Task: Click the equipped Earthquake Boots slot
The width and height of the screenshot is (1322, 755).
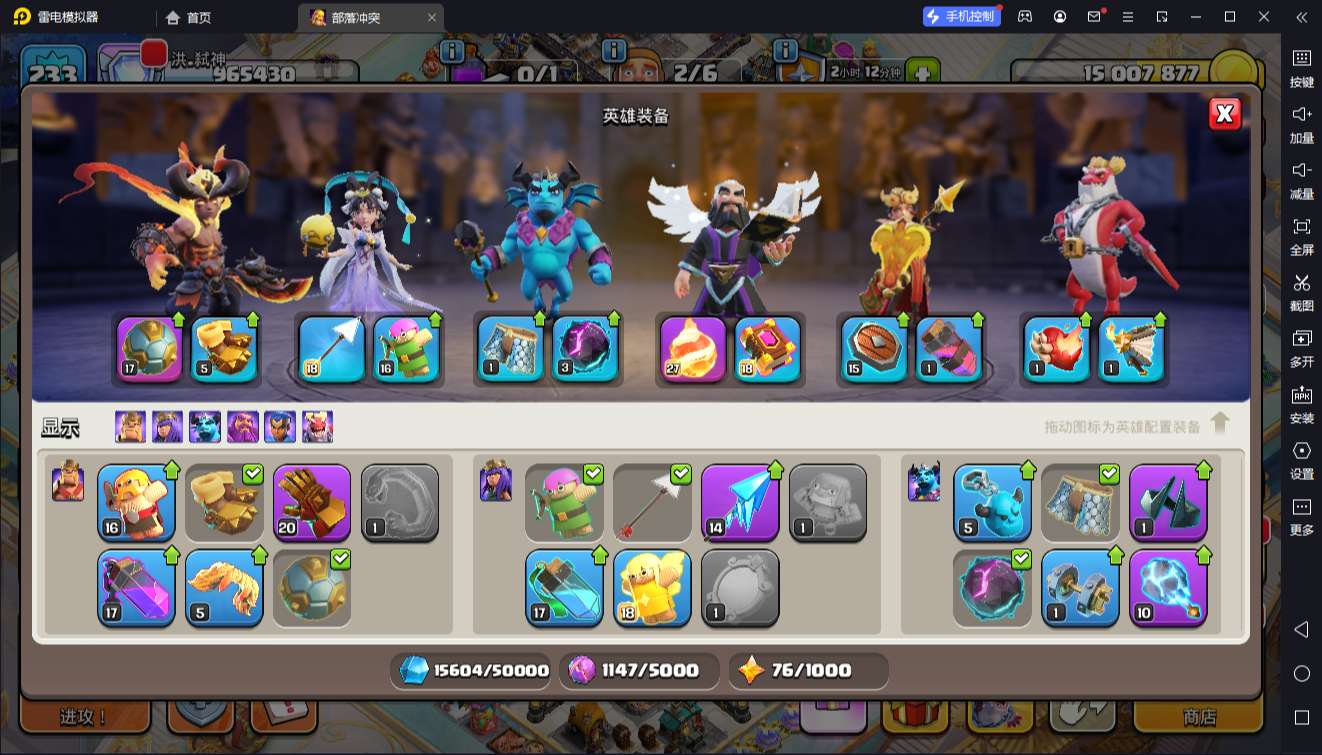Action: [224, 350]
